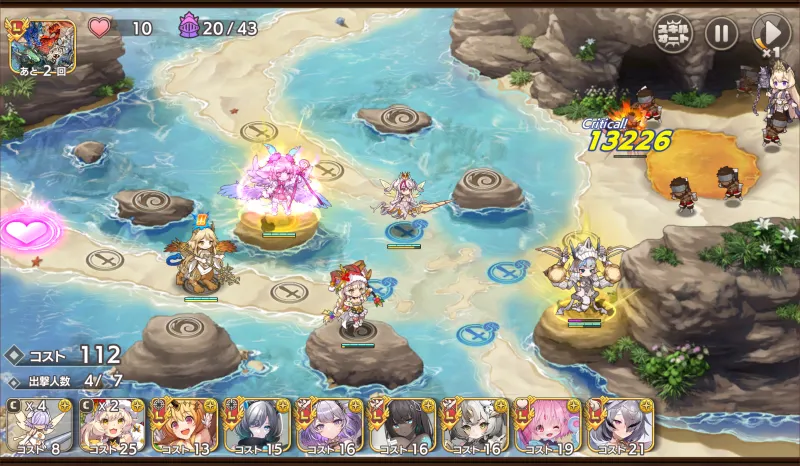The width and height of the screenshot is (800, 466).
Task: Toggle the skill auto button
Action: point(673,33)
